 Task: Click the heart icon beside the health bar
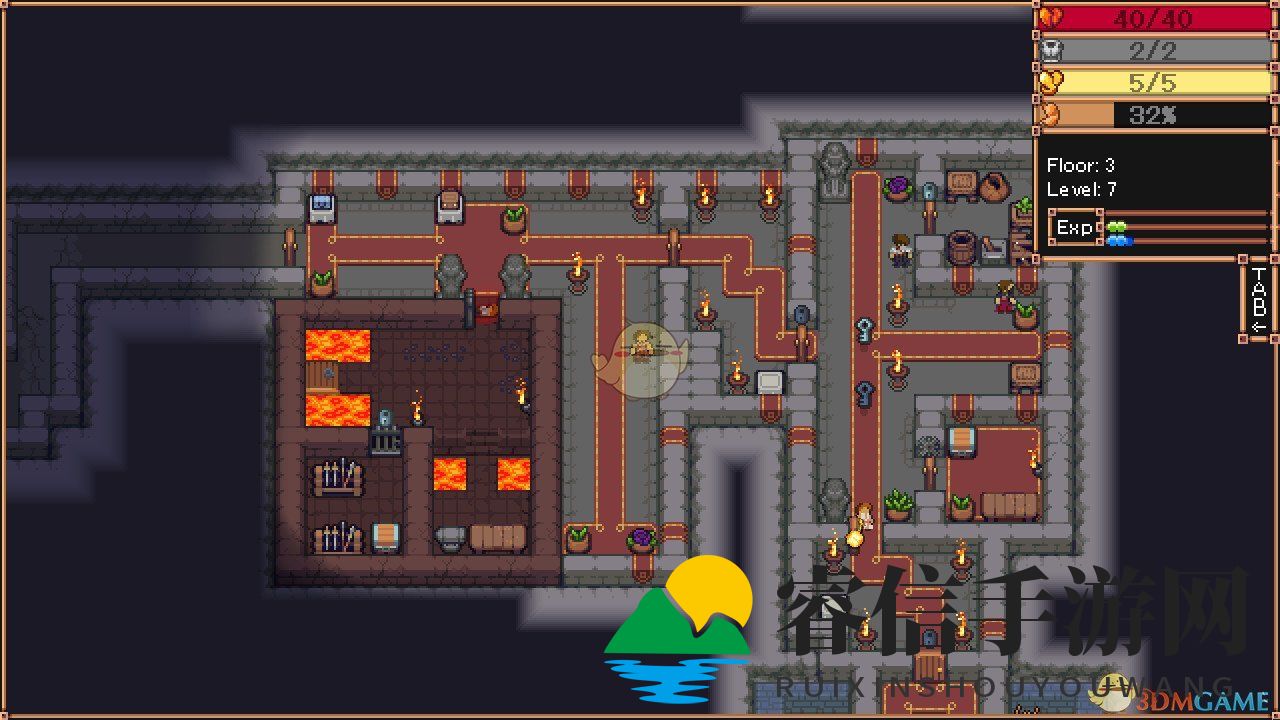(1051, 17)
